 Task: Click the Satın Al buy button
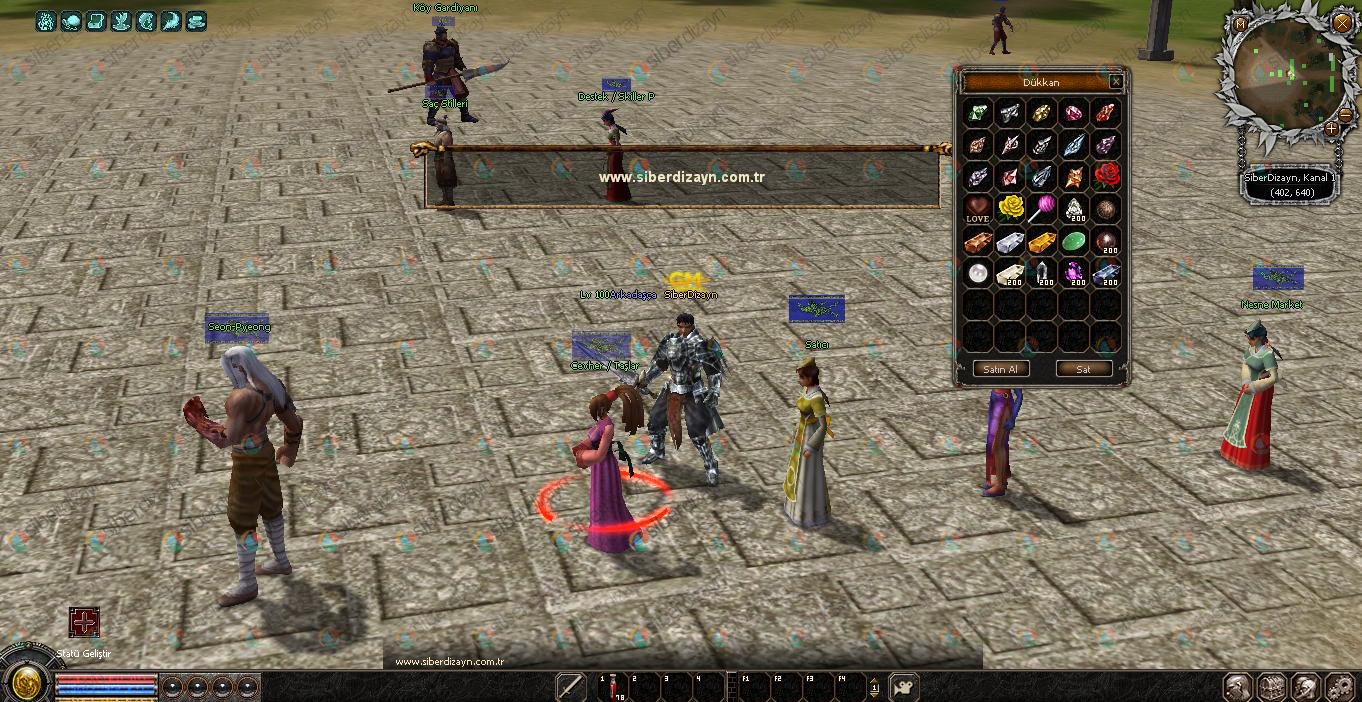tap(1000, 369)
